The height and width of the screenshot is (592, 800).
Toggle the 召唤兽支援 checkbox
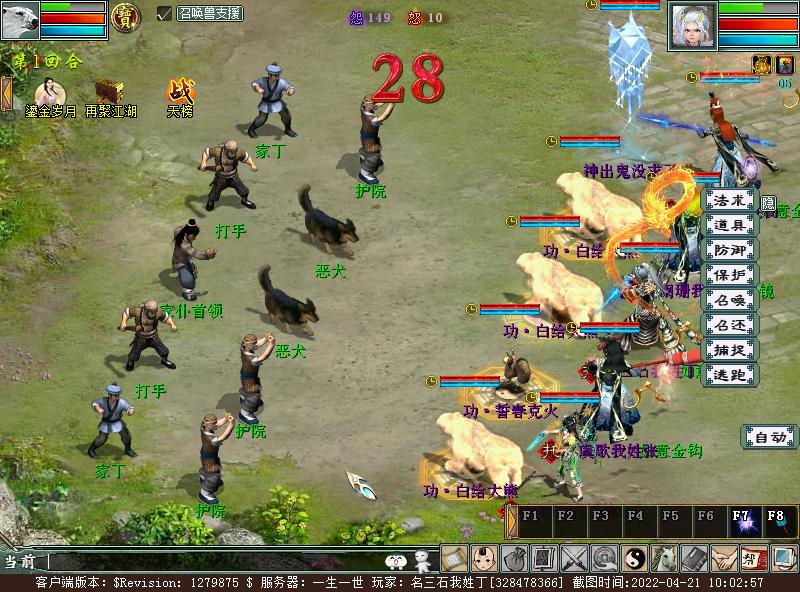pos(165,13)
